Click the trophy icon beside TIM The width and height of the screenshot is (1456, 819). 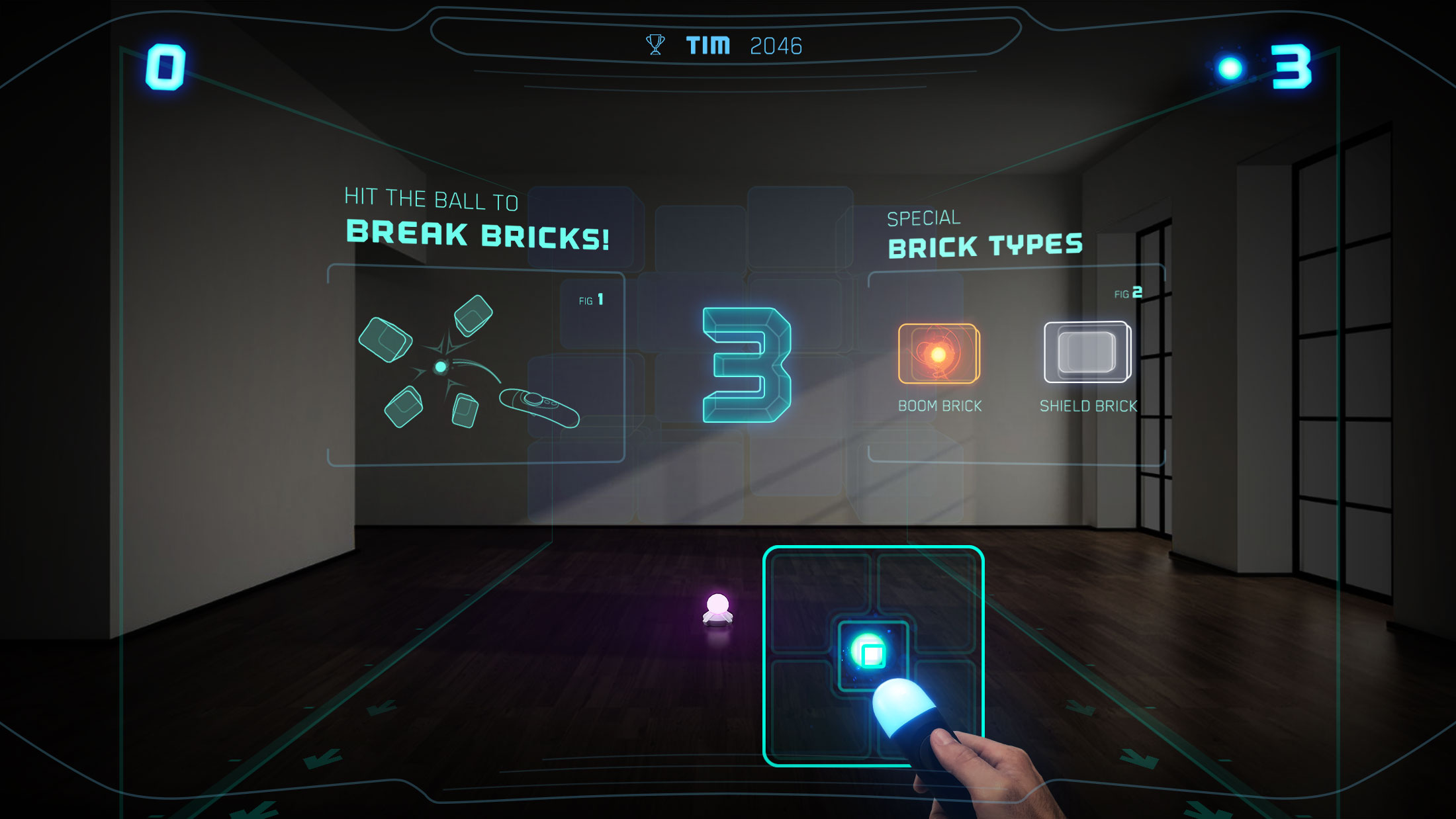(x=655, y=44)
